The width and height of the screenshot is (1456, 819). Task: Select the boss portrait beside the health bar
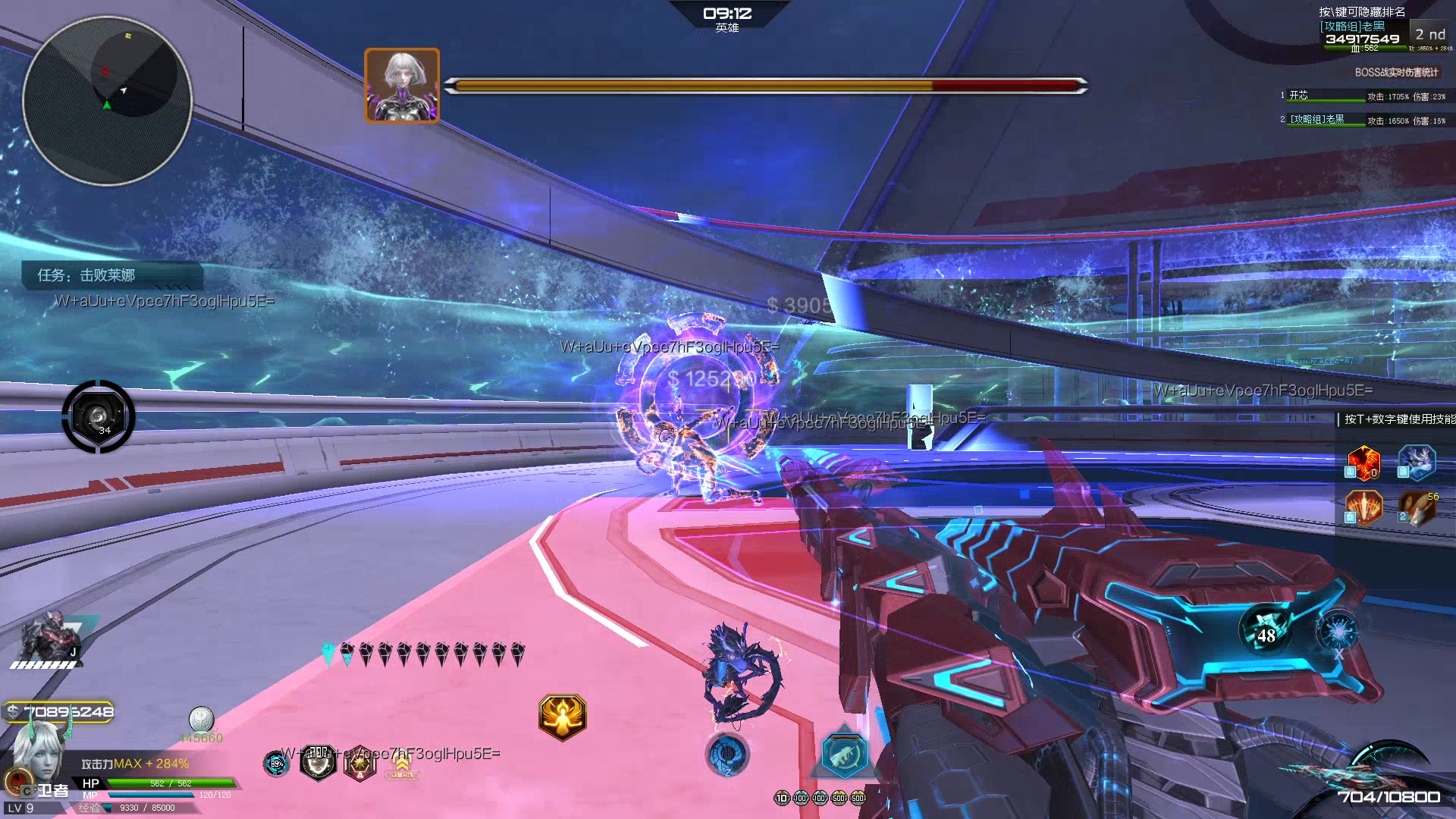(x=402, y=86)
